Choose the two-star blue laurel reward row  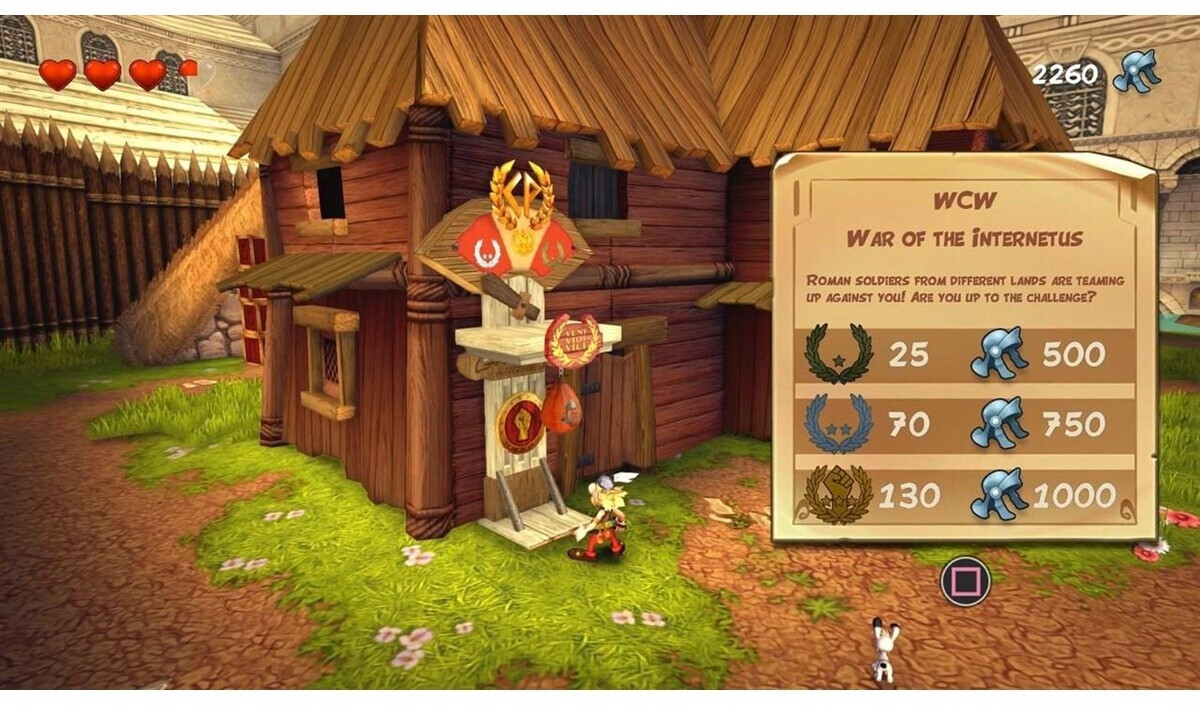coord(964,425)
